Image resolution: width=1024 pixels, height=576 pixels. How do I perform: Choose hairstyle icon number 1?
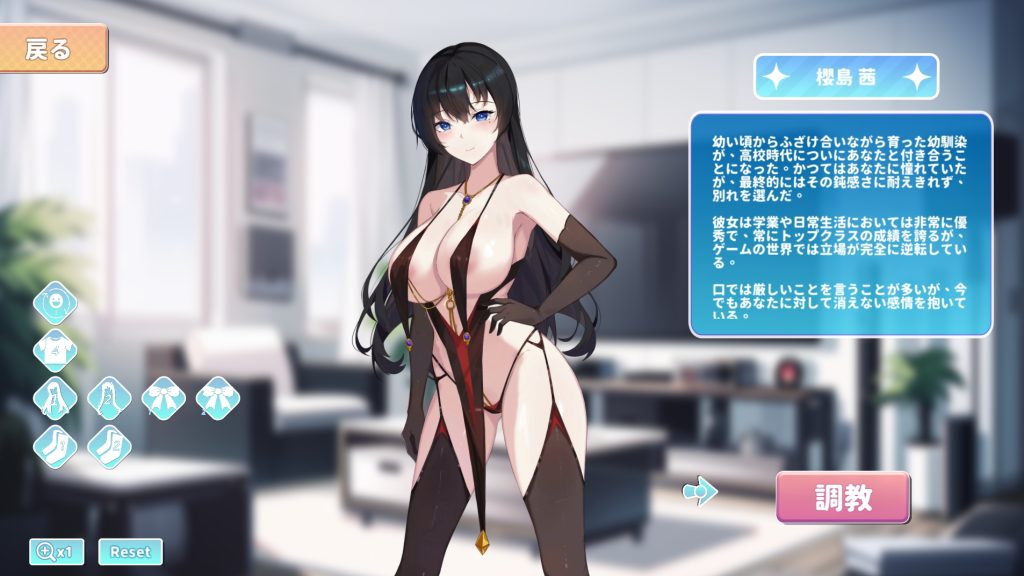pos(55,397)
